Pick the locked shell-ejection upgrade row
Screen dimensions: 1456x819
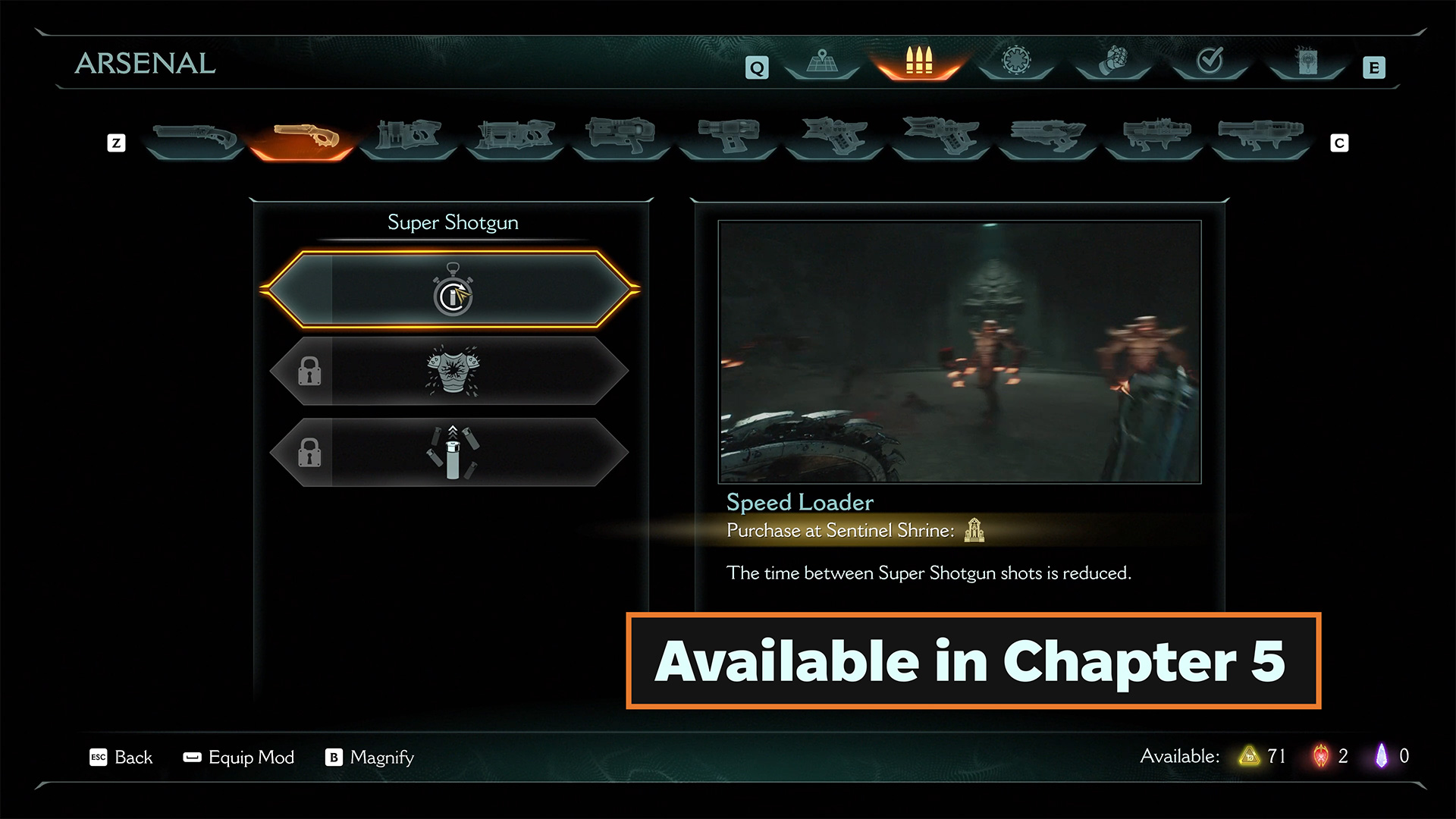[453, 453]
